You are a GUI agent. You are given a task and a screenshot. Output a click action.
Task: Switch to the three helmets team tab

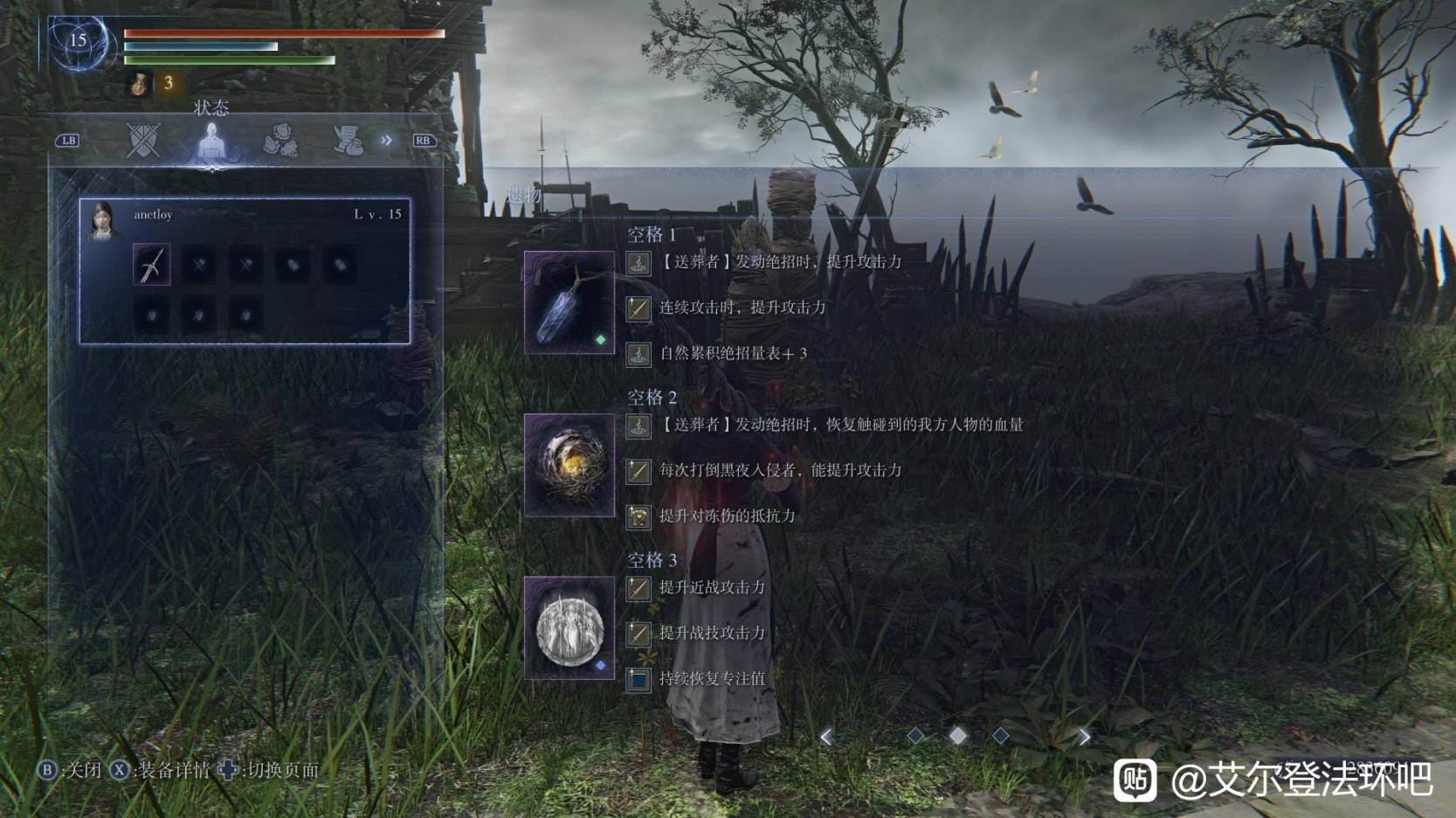click(x=279, y=140)
